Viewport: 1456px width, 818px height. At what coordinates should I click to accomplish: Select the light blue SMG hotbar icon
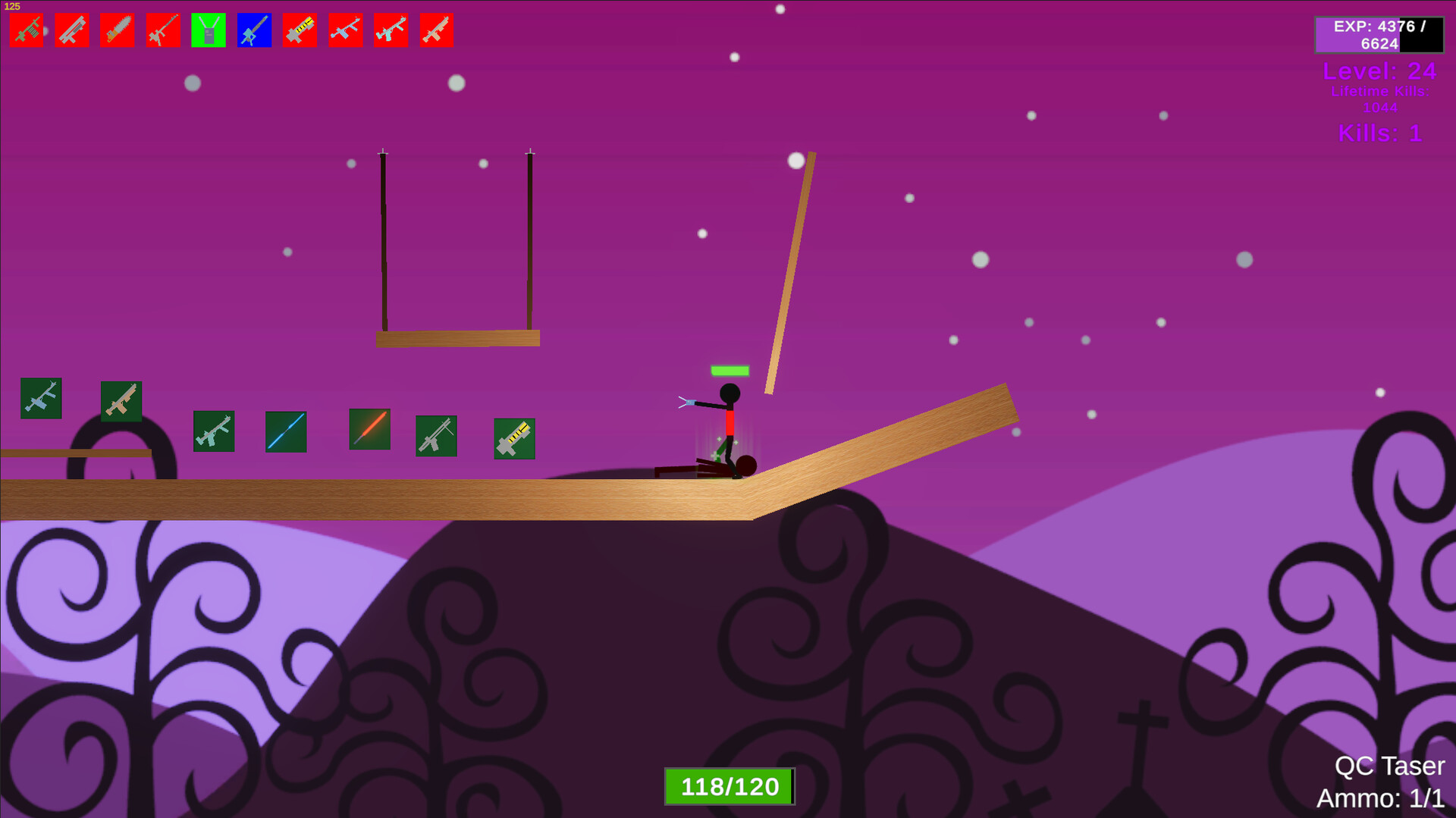[345, 30]
